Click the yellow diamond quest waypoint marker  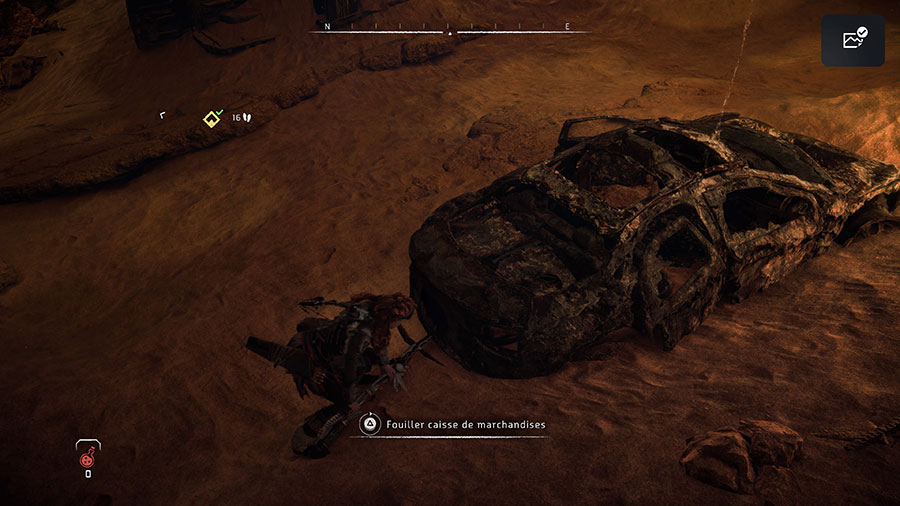[212, 119]
